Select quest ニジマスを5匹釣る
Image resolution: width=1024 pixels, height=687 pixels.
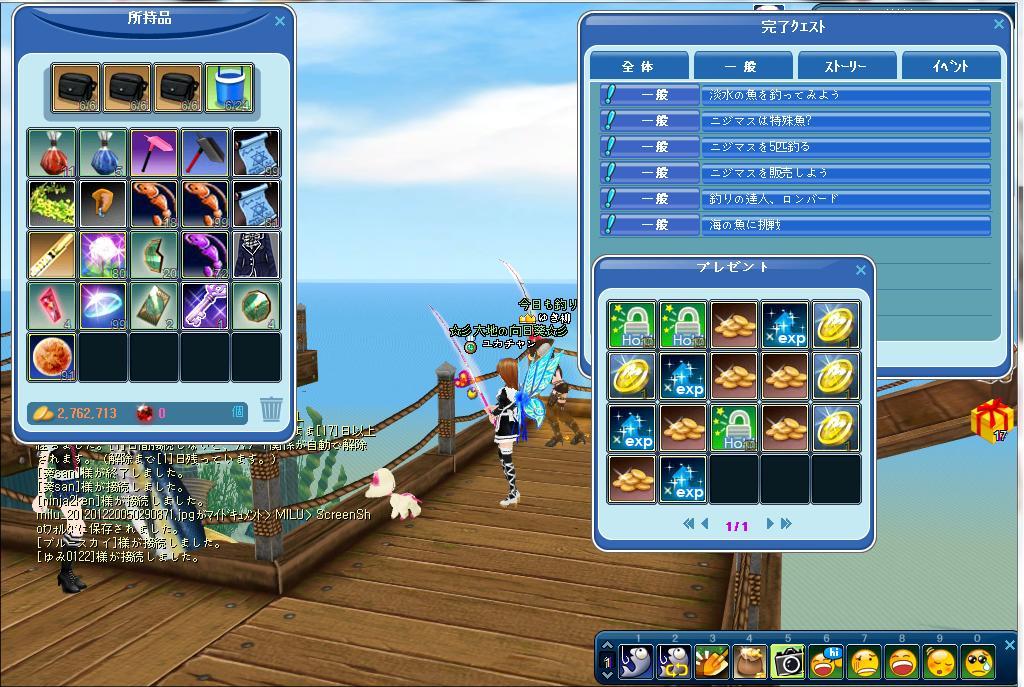(845, 147)
